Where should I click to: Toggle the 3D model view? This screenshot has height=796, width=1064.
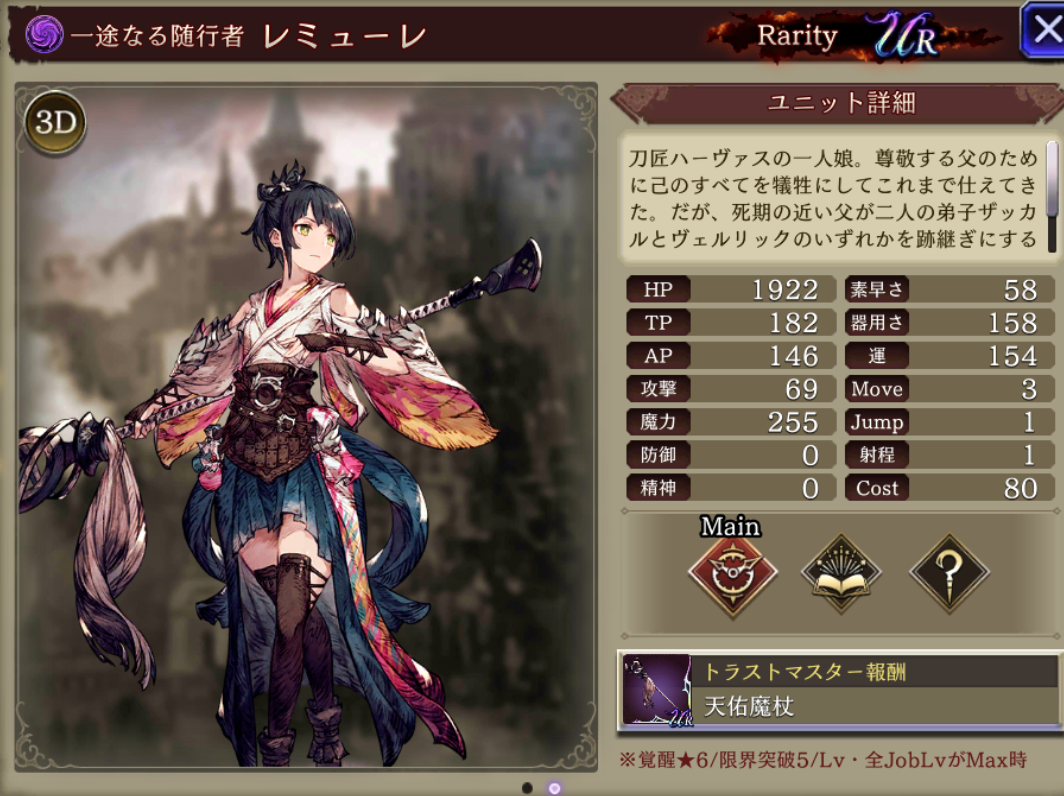click(x=56, y=123)
